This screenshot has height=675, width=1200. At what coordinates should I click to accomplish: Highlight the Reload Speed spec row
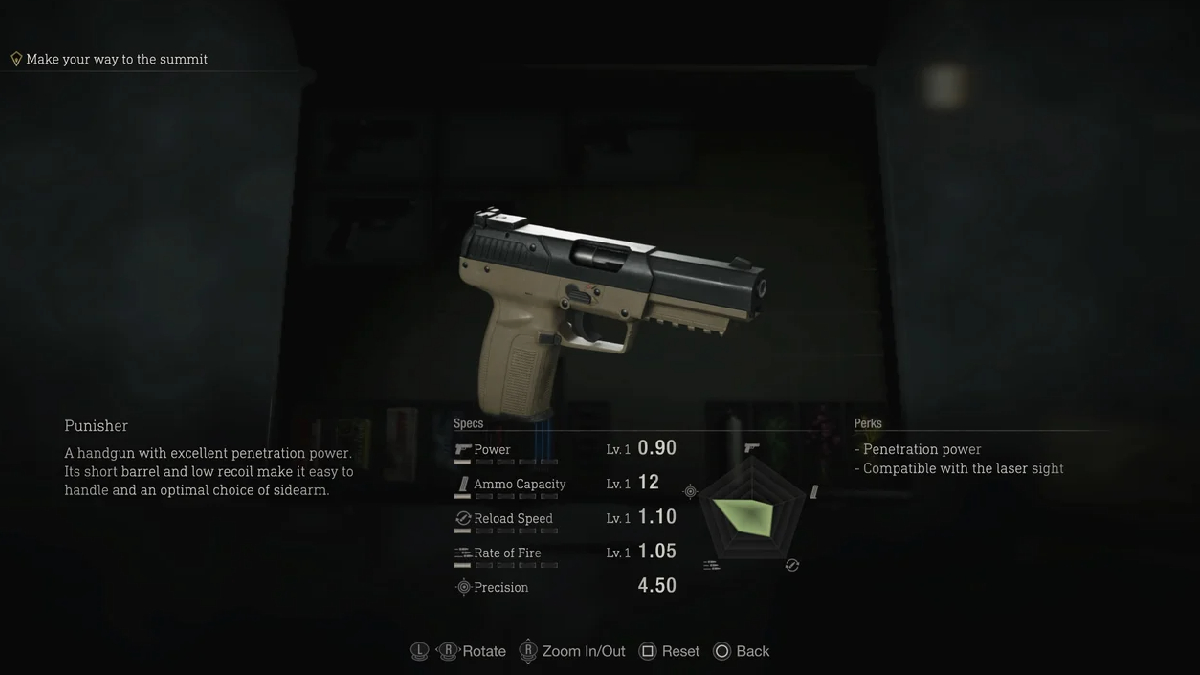pyautogui.click(x=565, y=518)
